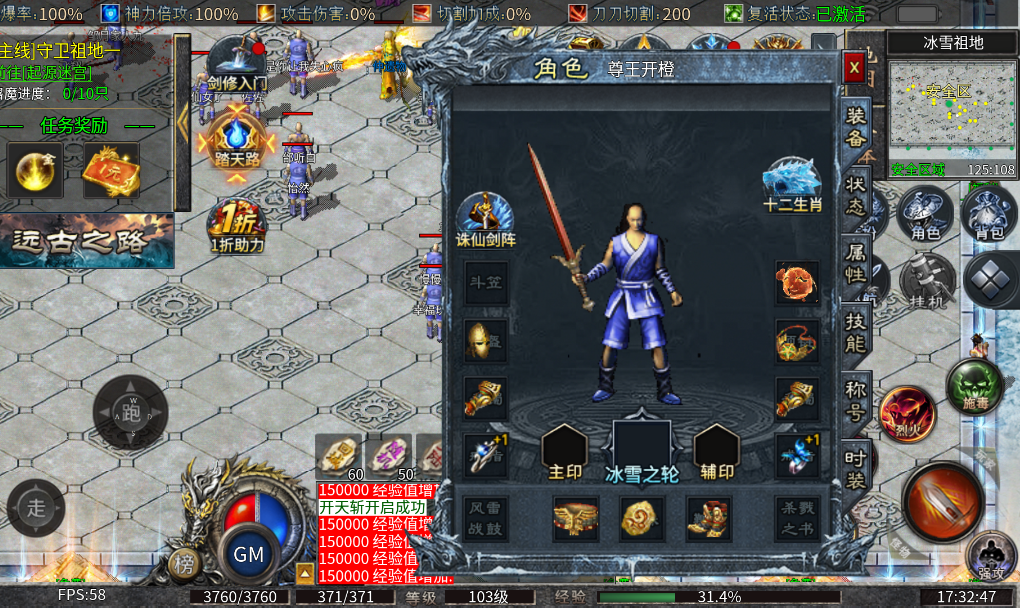Close the character panel with the red X
This screenshot has height=608, width=1020.
pyautogui.click(x=854, y=67)
